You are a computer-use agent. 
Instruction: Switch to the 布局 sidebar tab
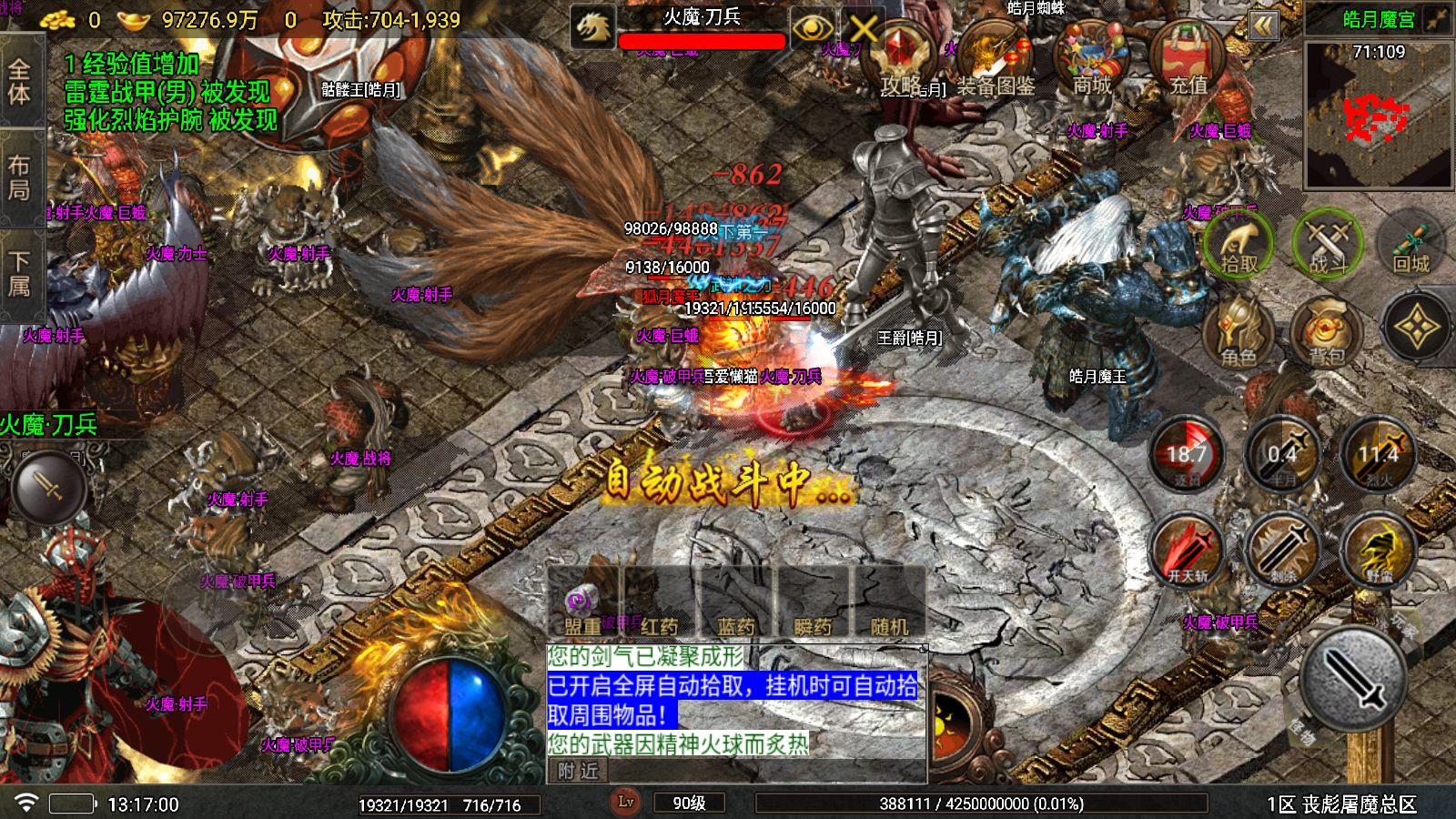click(20, 173)
